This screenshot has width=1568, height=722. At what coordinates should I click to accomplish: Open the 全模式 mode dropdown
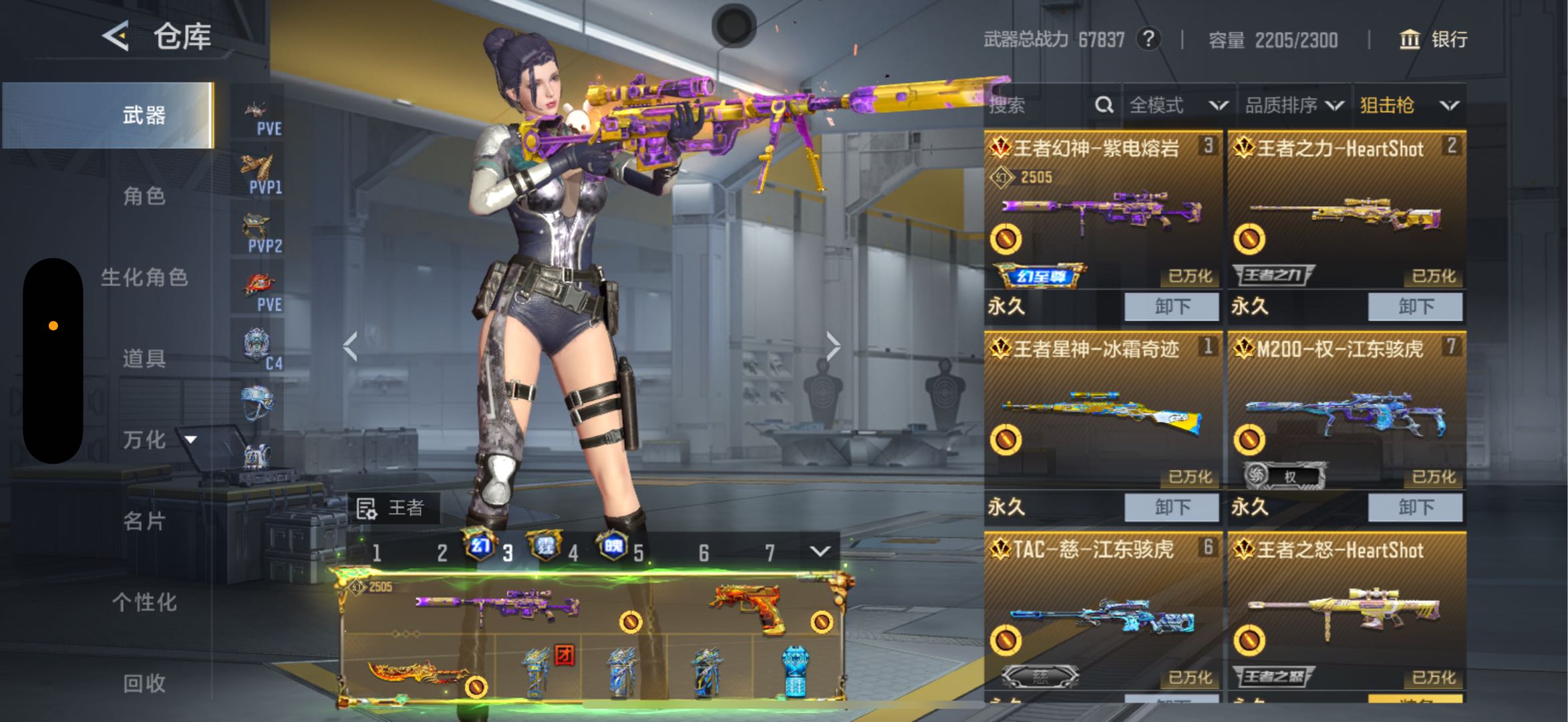coord(1179,106)
